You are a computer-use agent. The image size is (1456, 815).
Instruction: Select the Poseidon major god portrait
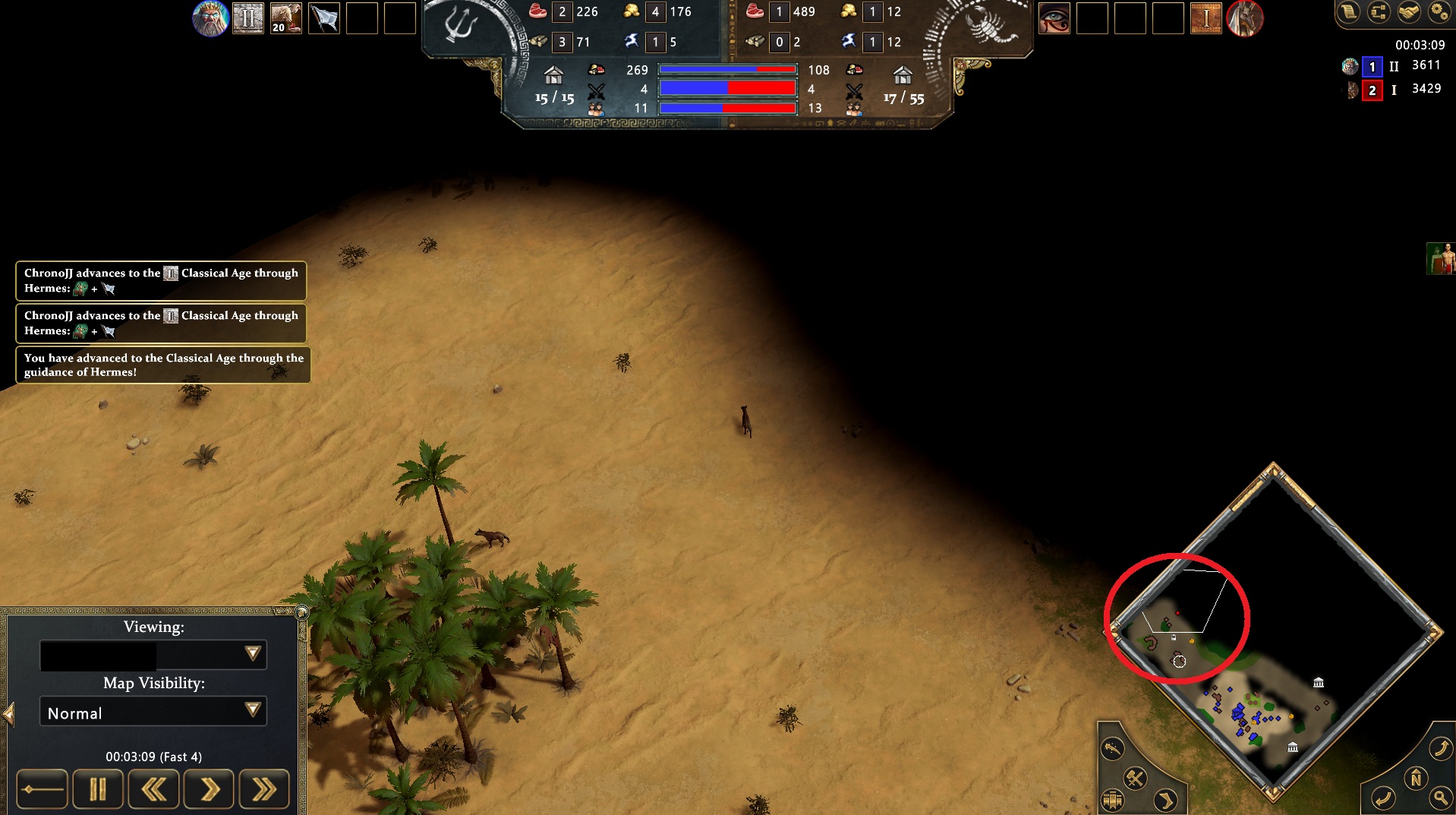(210, 18)
